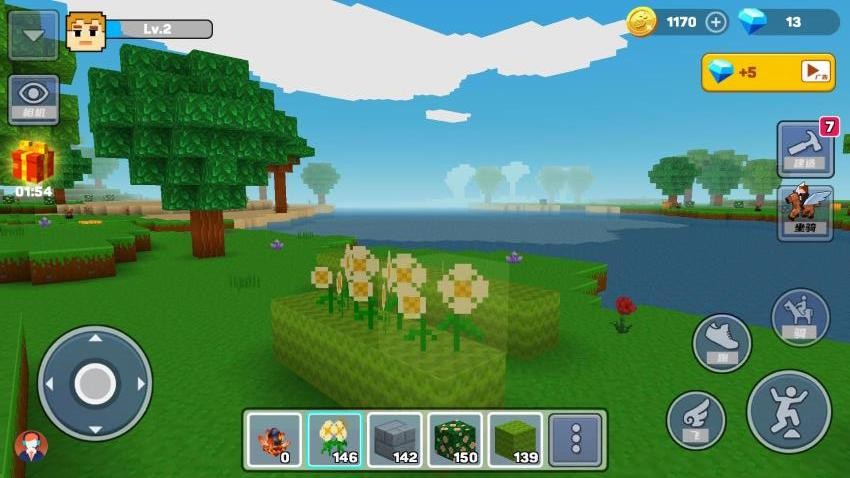Open the blue diamond currency display
This screenshot has width=850, height=478.
tap(787, 22)
